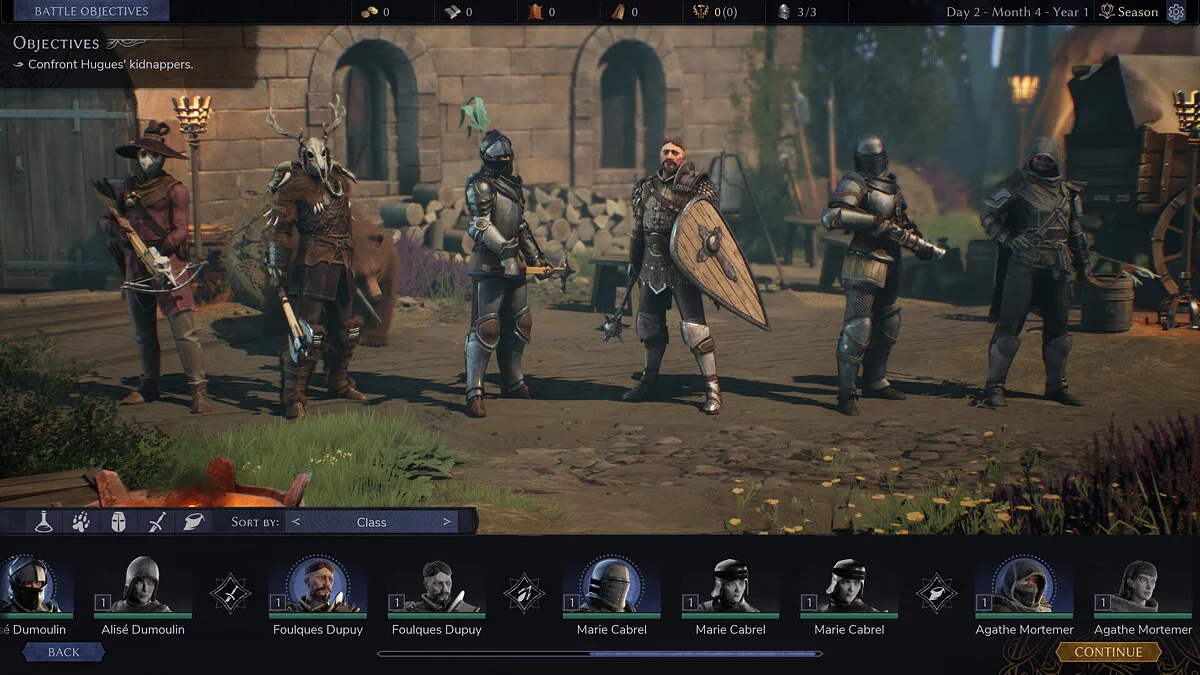Open the Battle Objectives panel
Viewport: 1200px width, 675px height.
[91, 11]
